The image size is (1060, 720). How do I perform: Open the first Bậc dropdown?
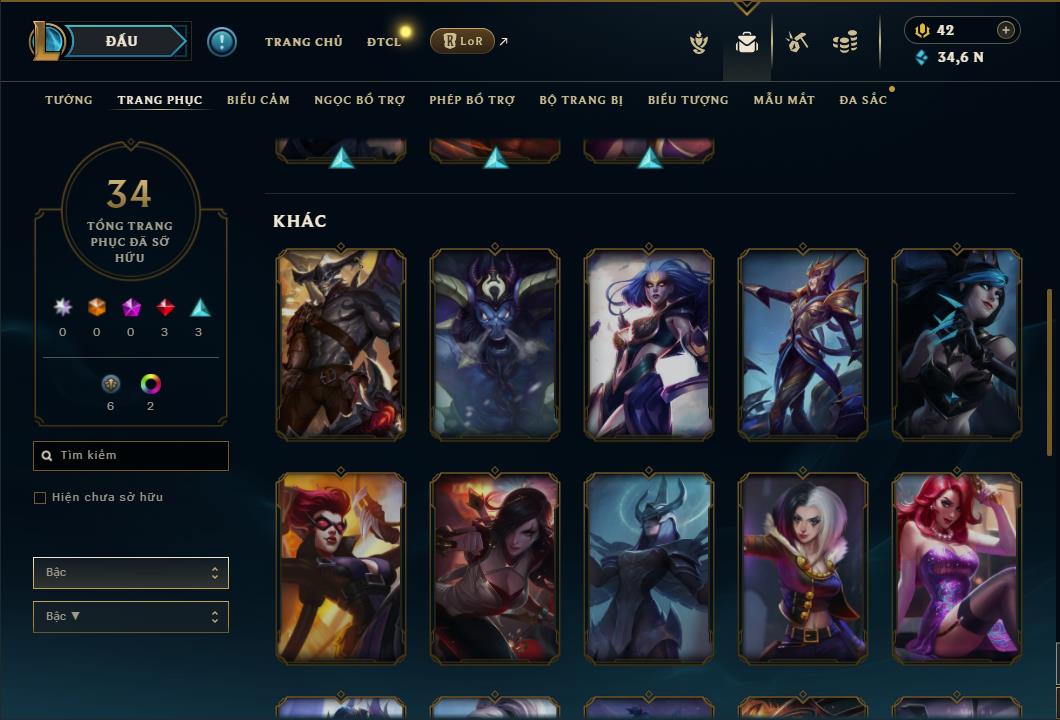pos(131,573)
